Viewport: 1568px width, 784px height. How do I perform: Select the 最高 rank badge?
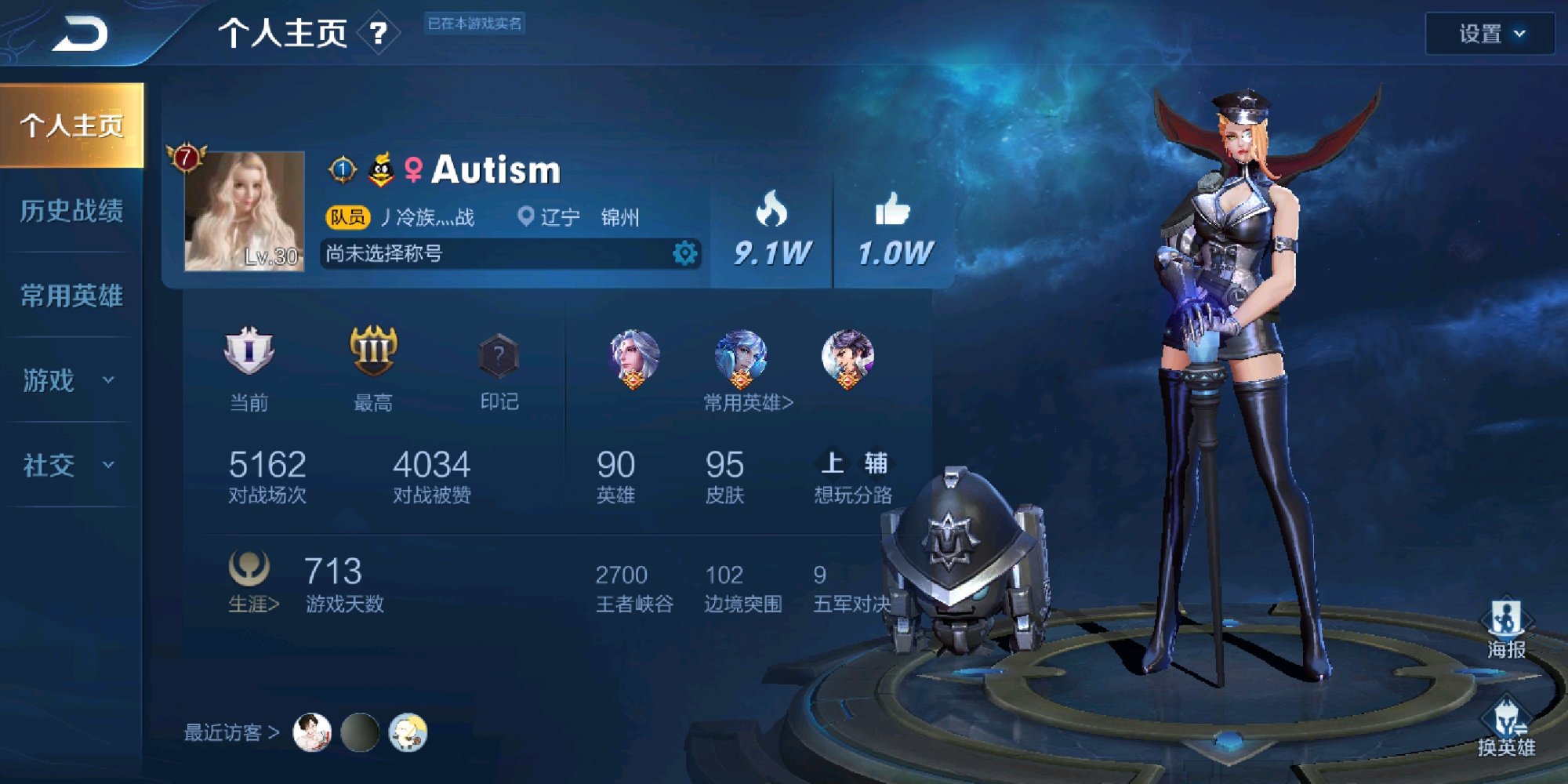point(373,350)
